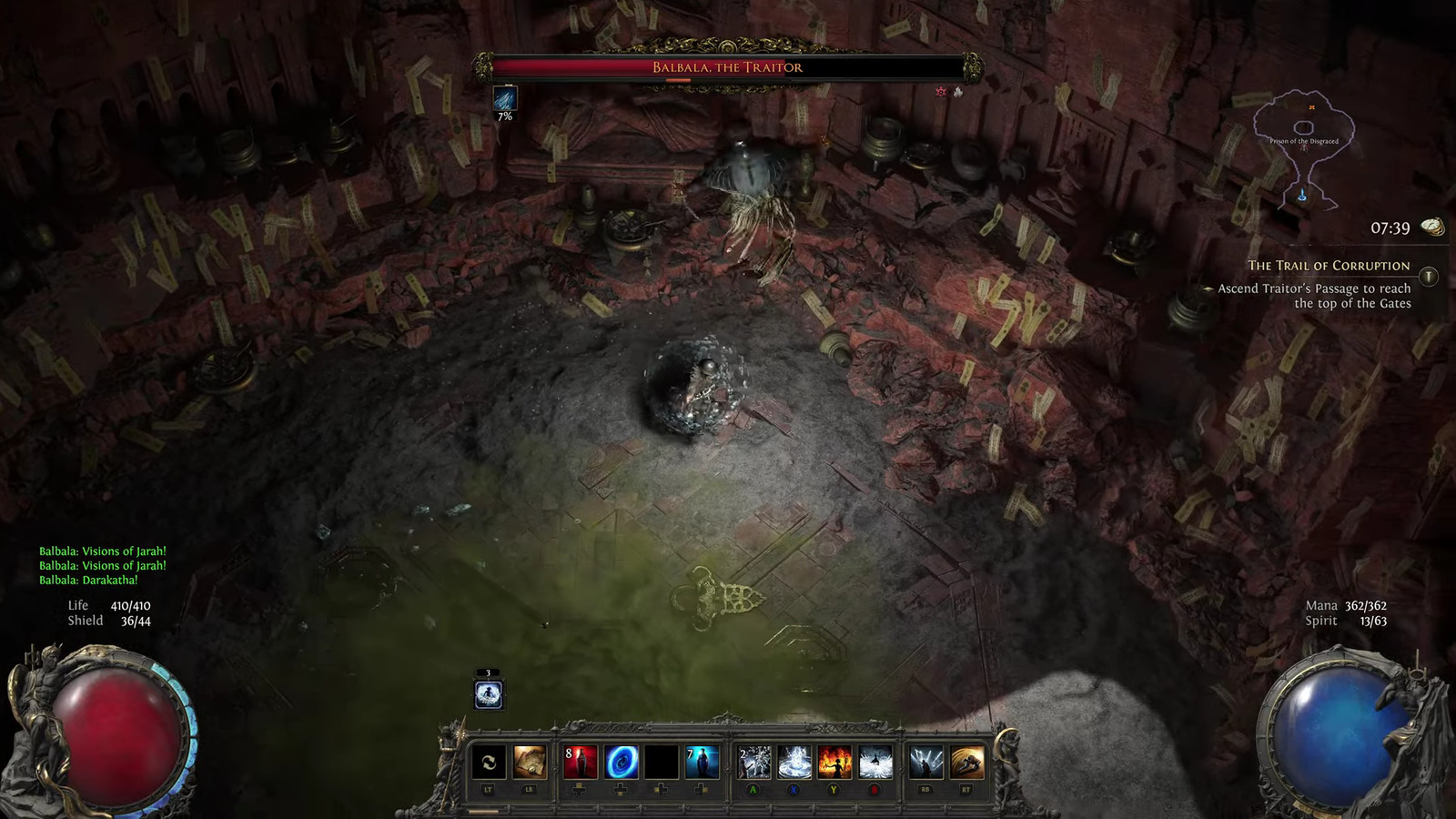Use the blue mana flask
The image size is (1456, 819).
(x=703, y=763)
